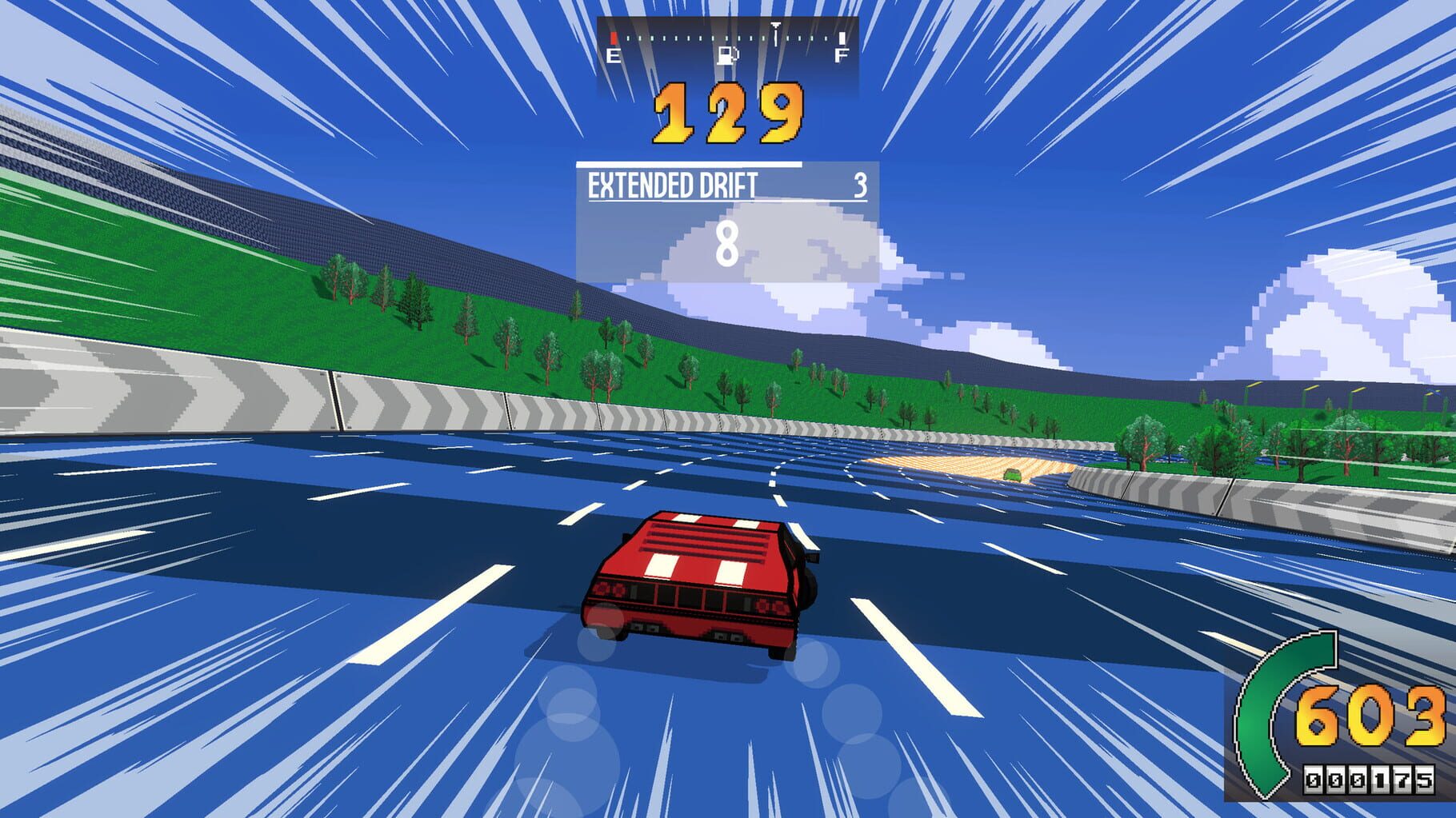Toggle the F marker on the fuel gauge

click(x=842, y=56)
